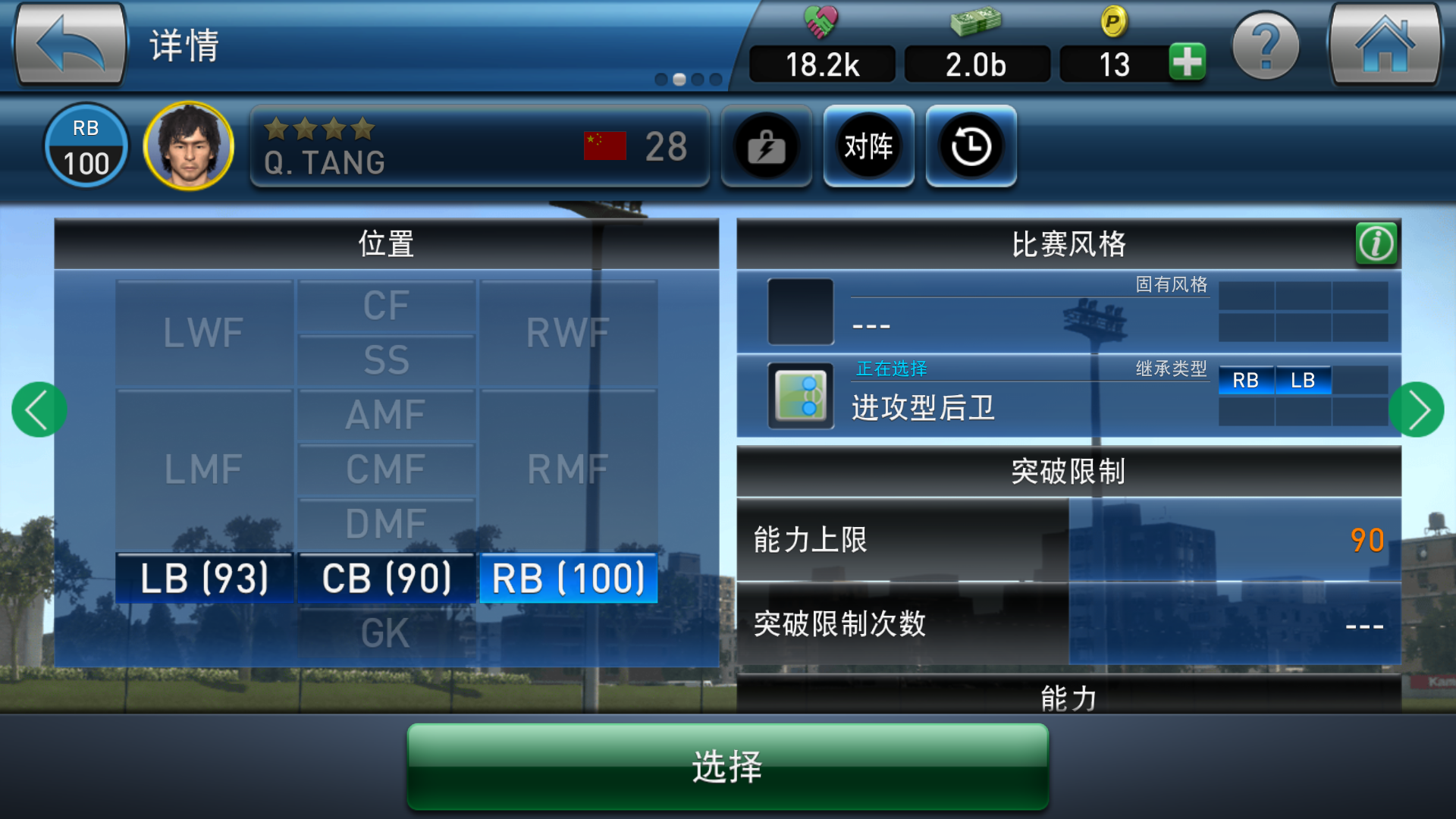Screen dimensions: 1456x819
Task: Open the 对阵 matchup panel
Action: 868,146
